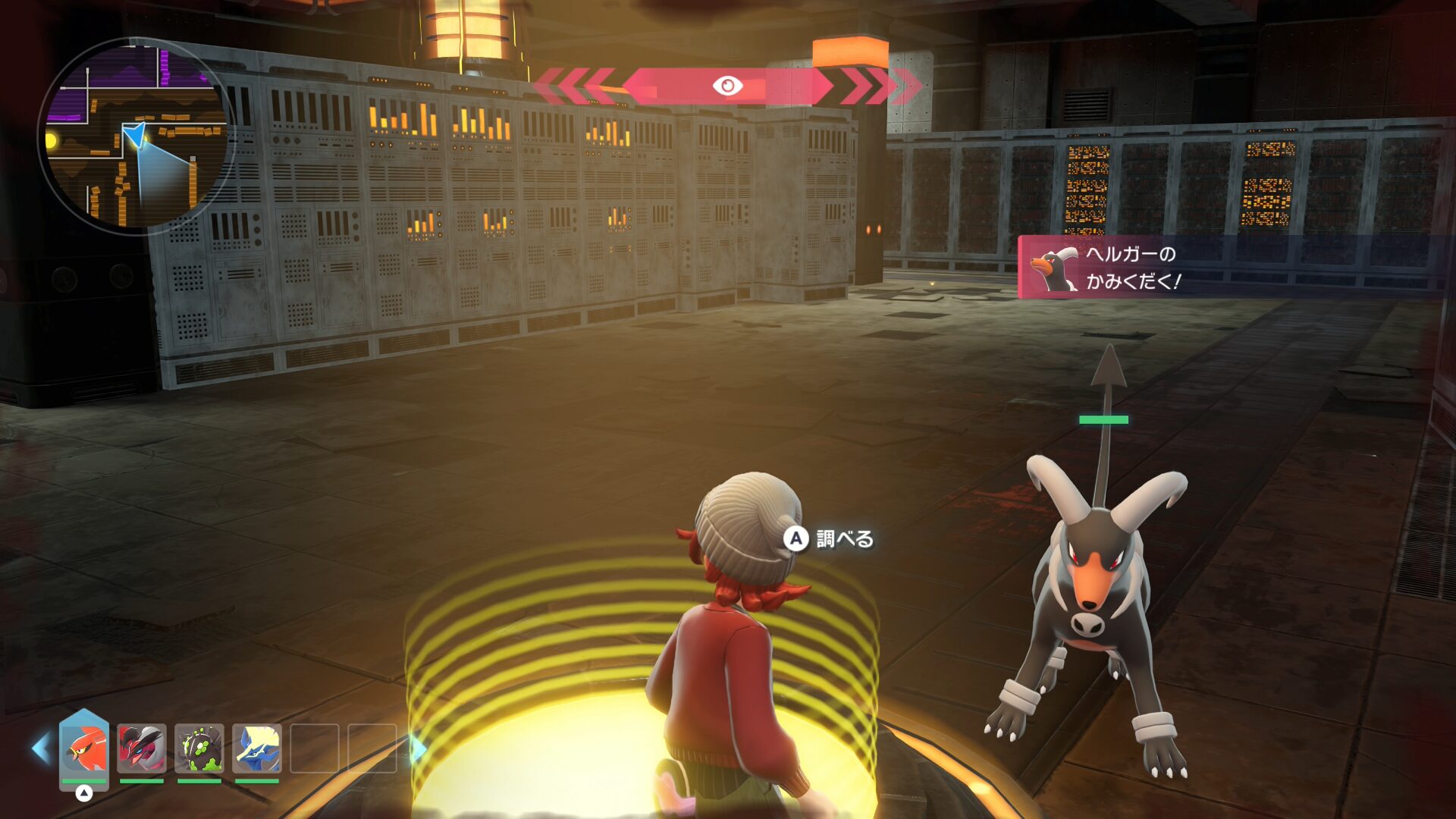Select Talonflame in the party bar

coord(84,748)
